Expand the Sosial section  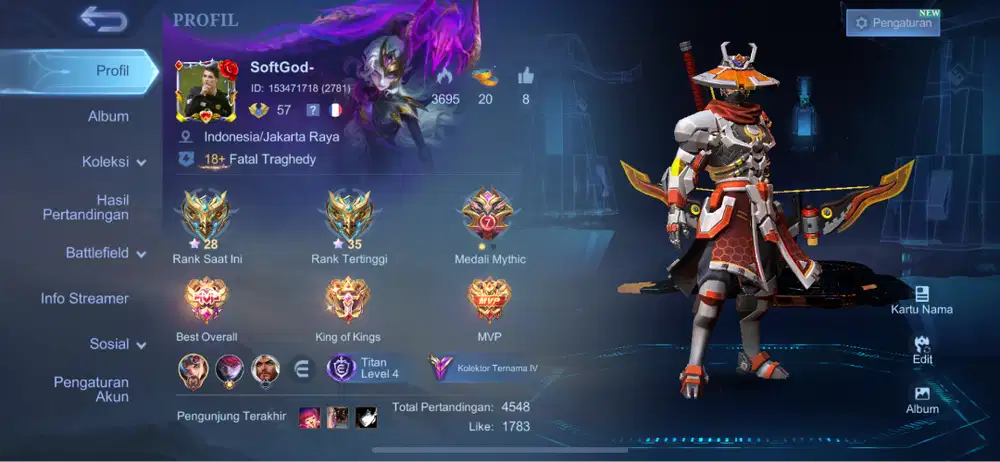click(x=118, y=344)
